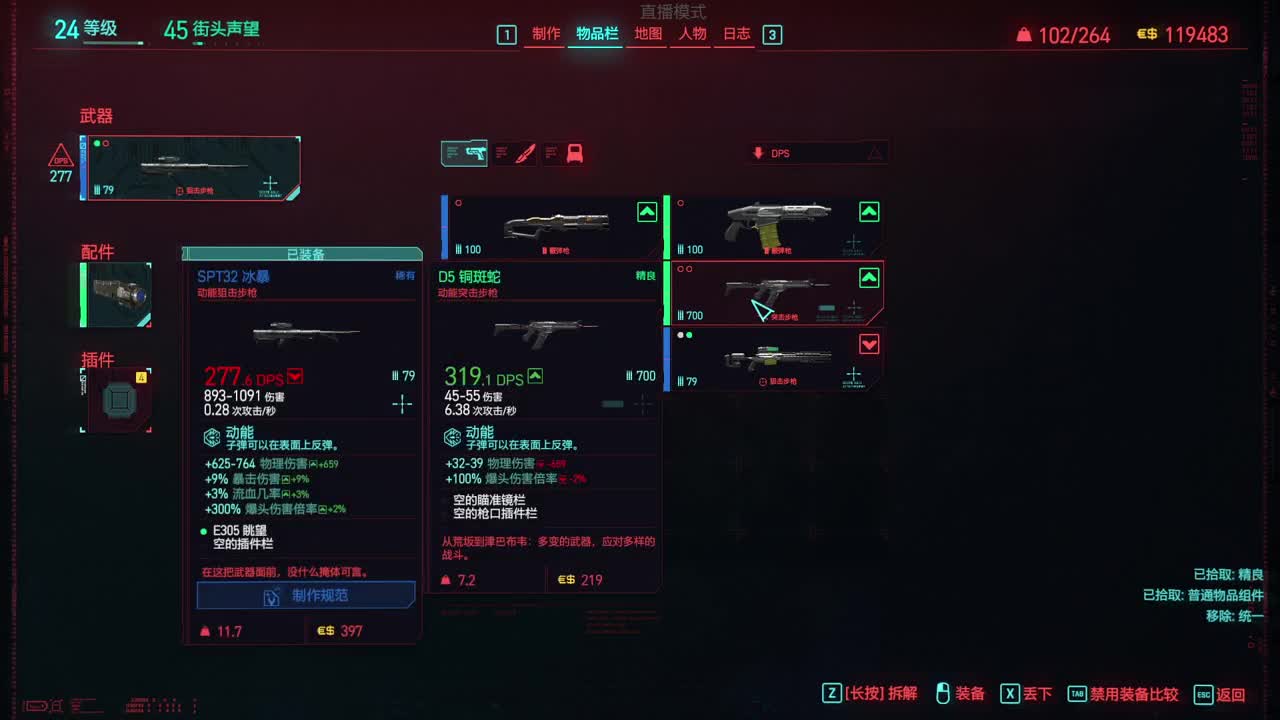
Task: Select the ranged weapons filter icon
Action: click(465, 152)
